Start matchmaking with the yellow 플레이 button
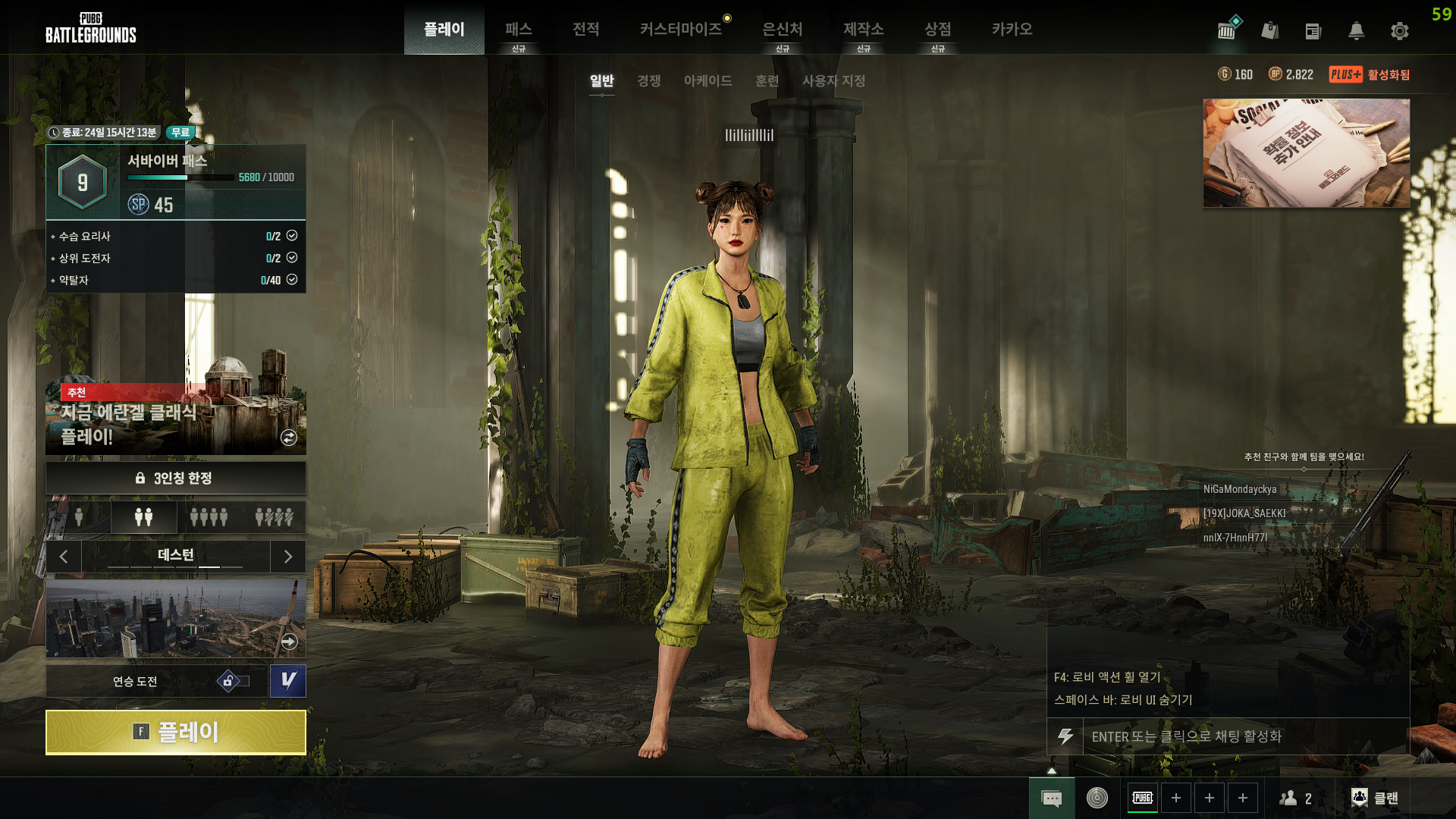 [x=175, y=733]
